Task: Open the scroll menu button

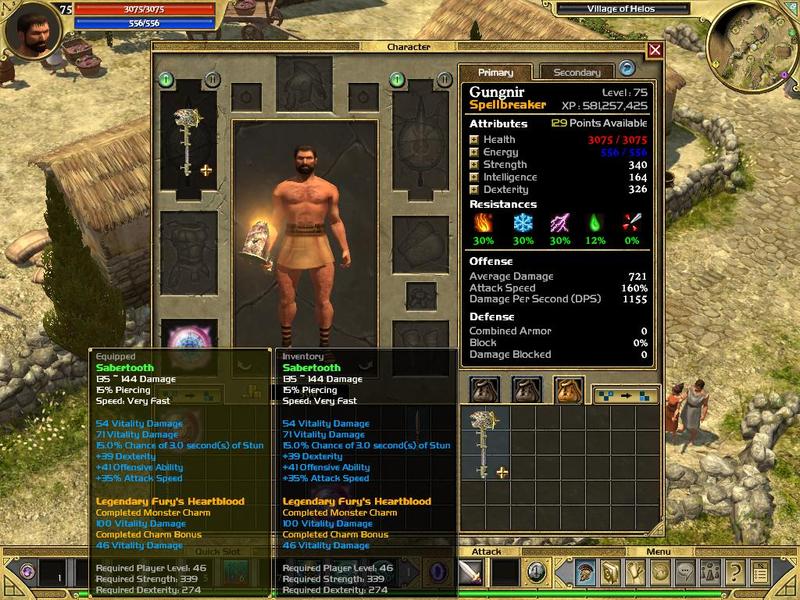Action: coord(760,573)
